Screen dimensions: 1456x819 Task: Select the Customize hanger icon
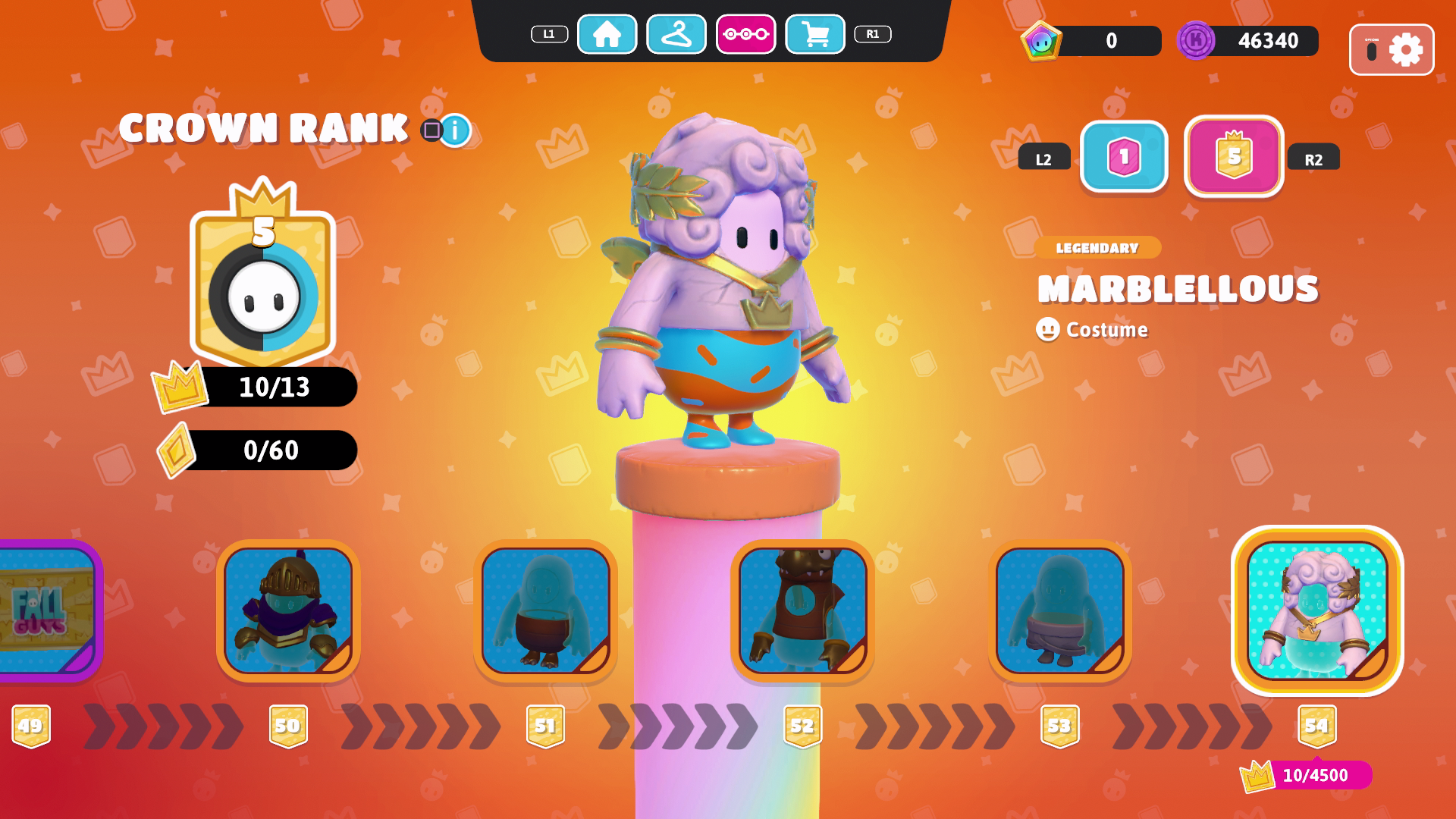(x=677, y=35)
